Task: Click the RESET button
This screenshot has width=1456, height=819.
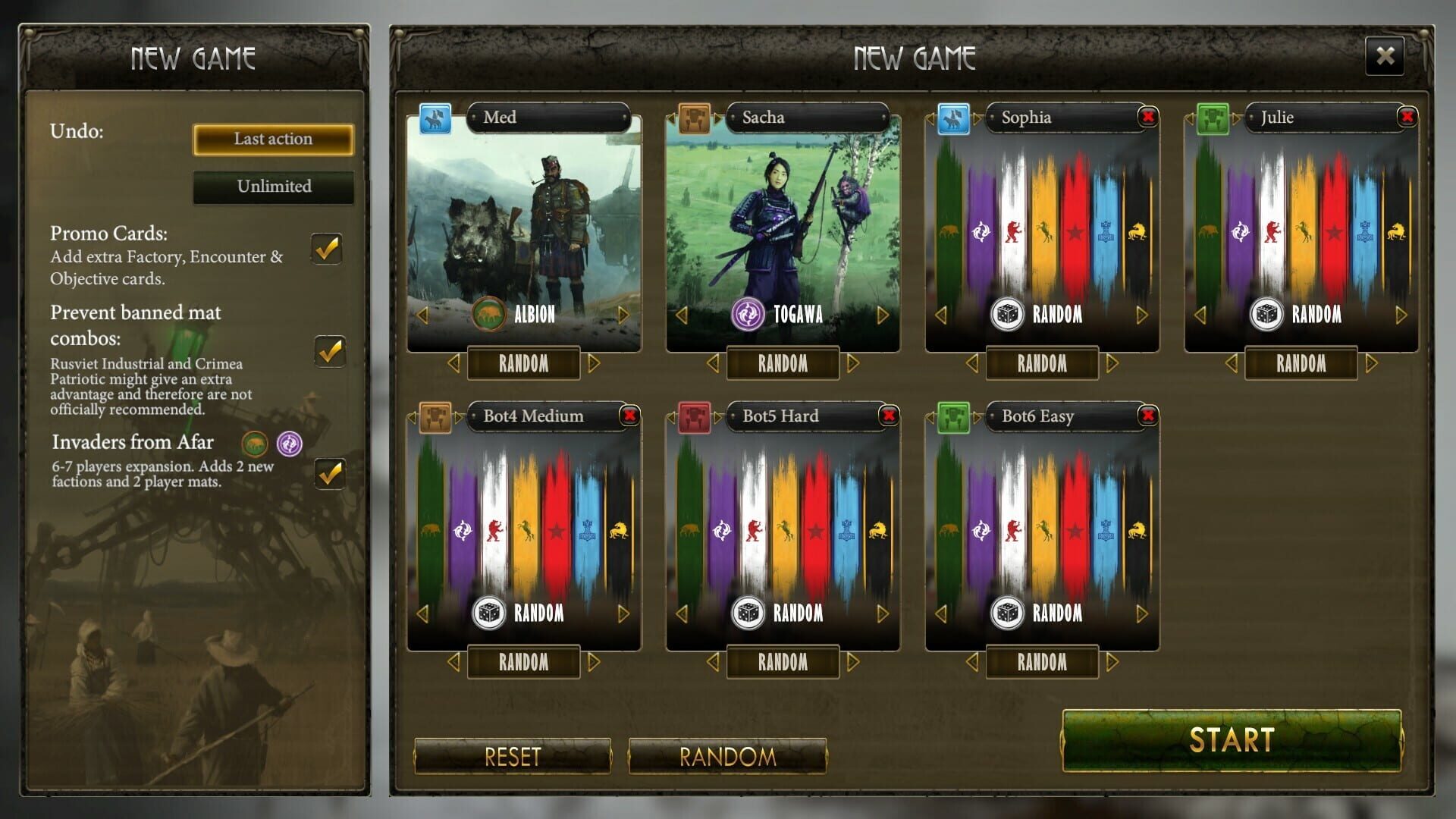Action: coord(513,756)
